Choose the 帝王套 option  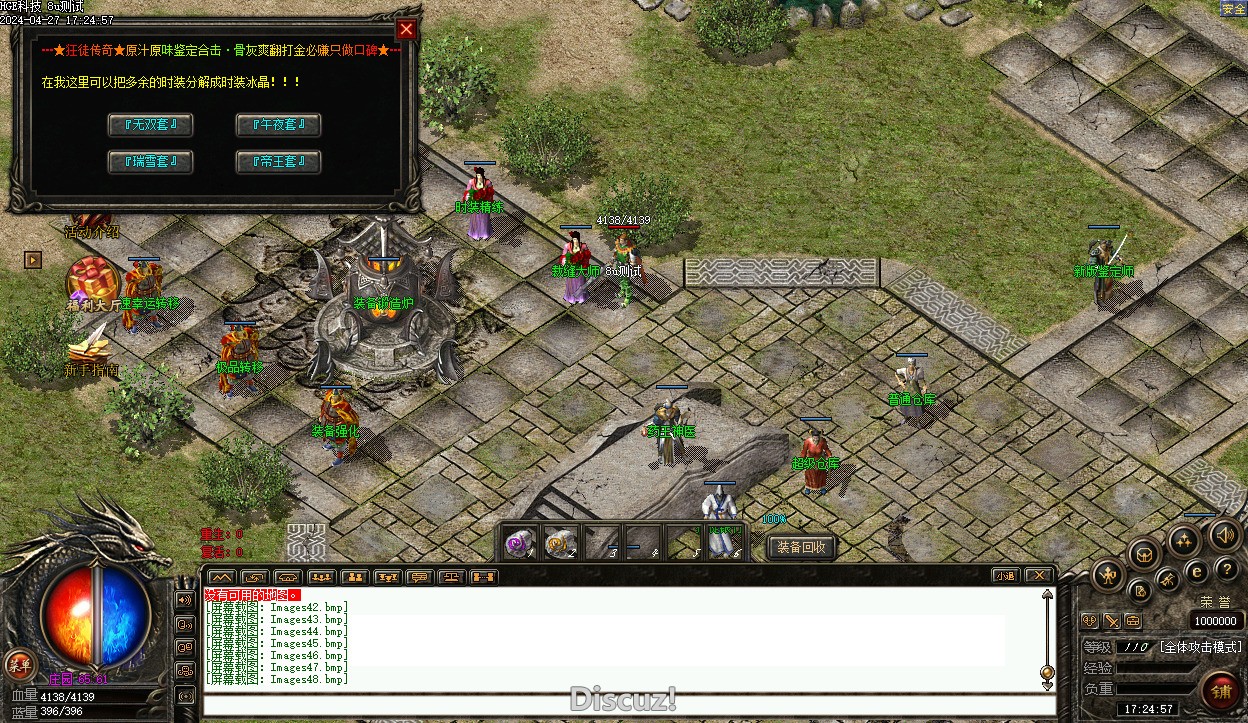(278, 161)
